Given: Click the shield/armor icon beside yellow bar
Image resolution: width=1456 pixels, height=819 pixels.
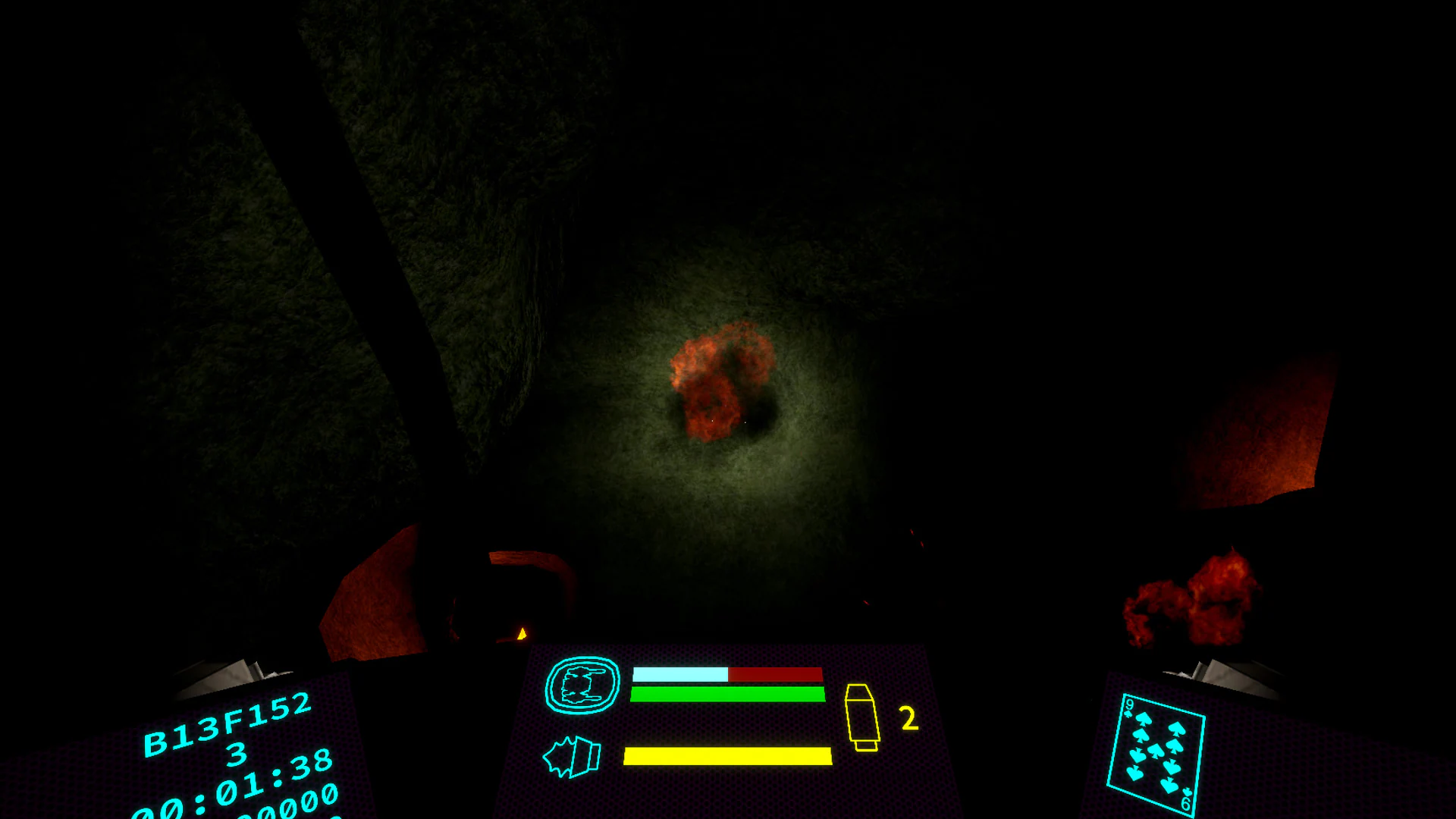Looking at the screenshot, I should click(x=573, y=756).
